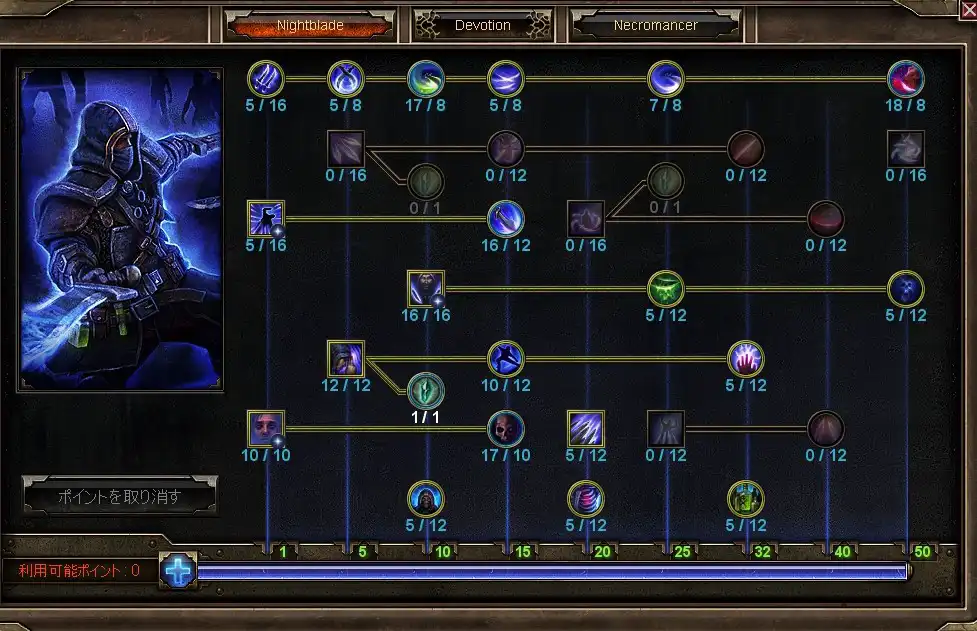Screen dimensions: 977x631
Task: Select the green swirl skill showing 17 / 8
Action: pos(426,78)
